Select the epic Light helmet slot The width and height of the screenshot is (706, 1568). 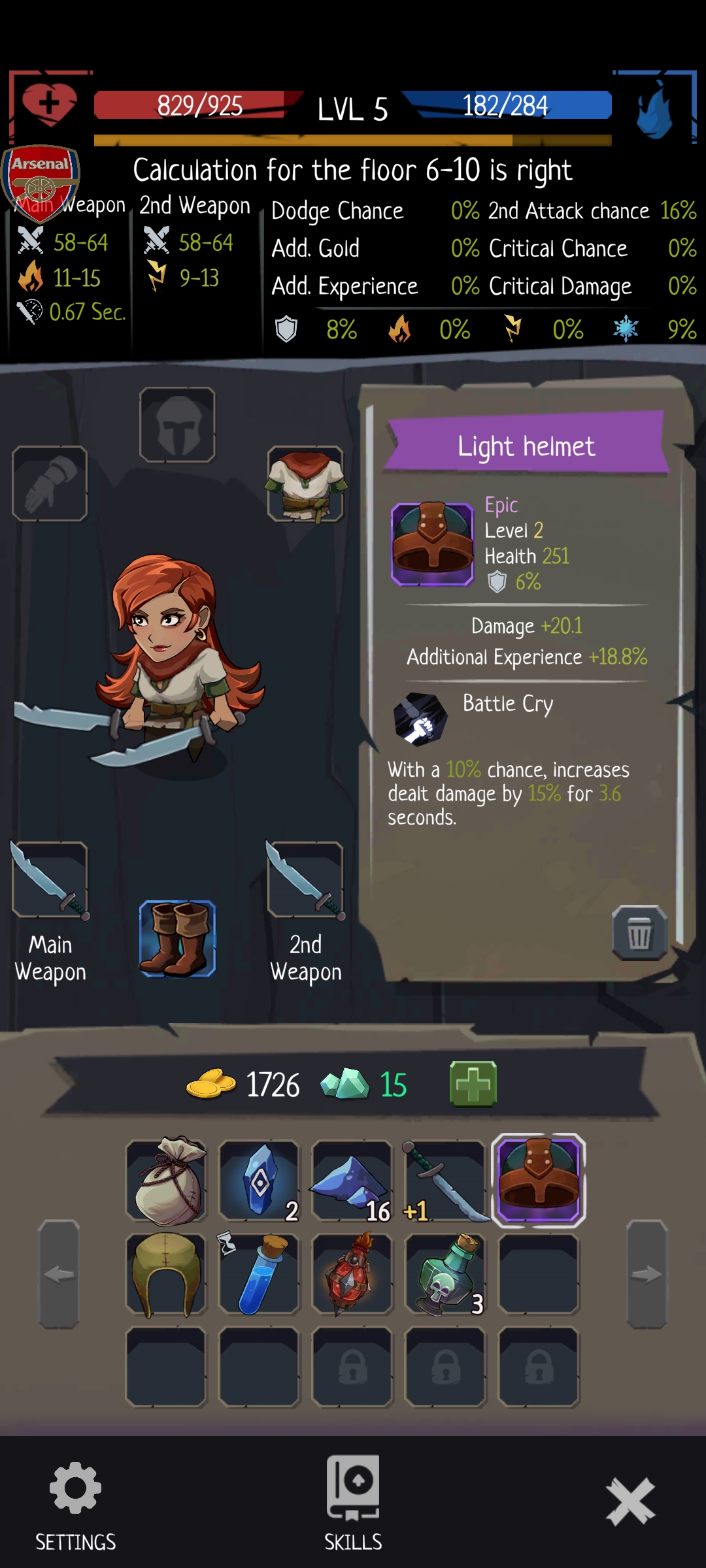point(538,1181)
